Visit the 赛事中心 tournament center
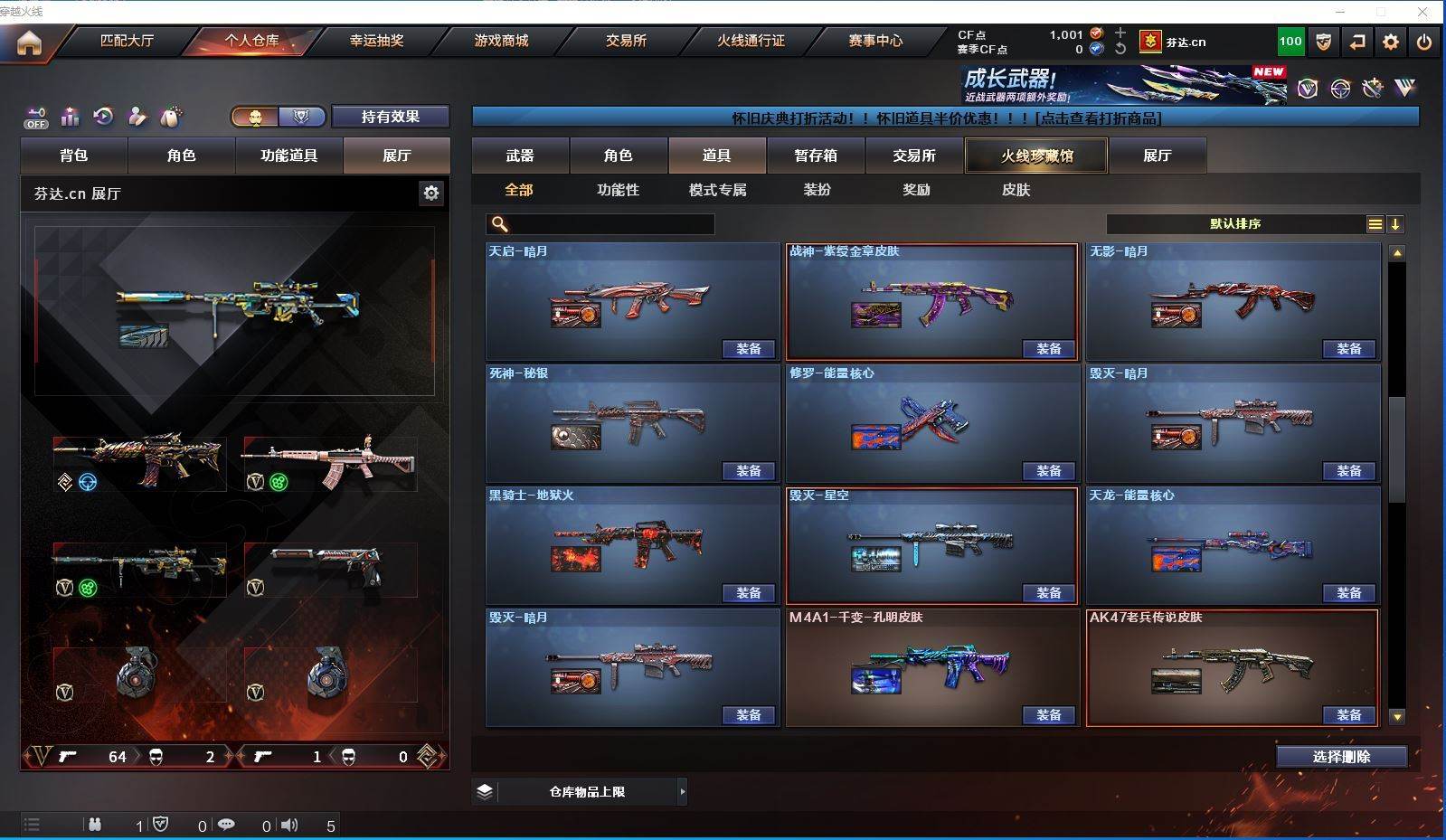 [x=874, y=41]
